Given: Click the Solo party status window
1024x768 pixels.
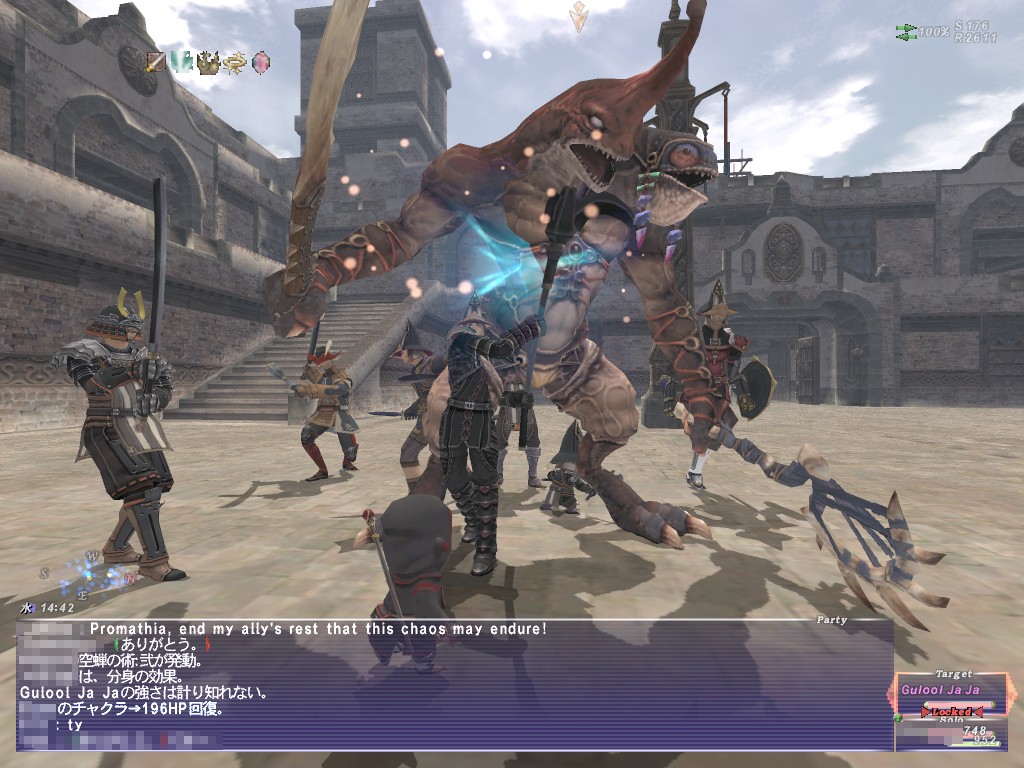Looking at the screenshot, I should point(951,734).
